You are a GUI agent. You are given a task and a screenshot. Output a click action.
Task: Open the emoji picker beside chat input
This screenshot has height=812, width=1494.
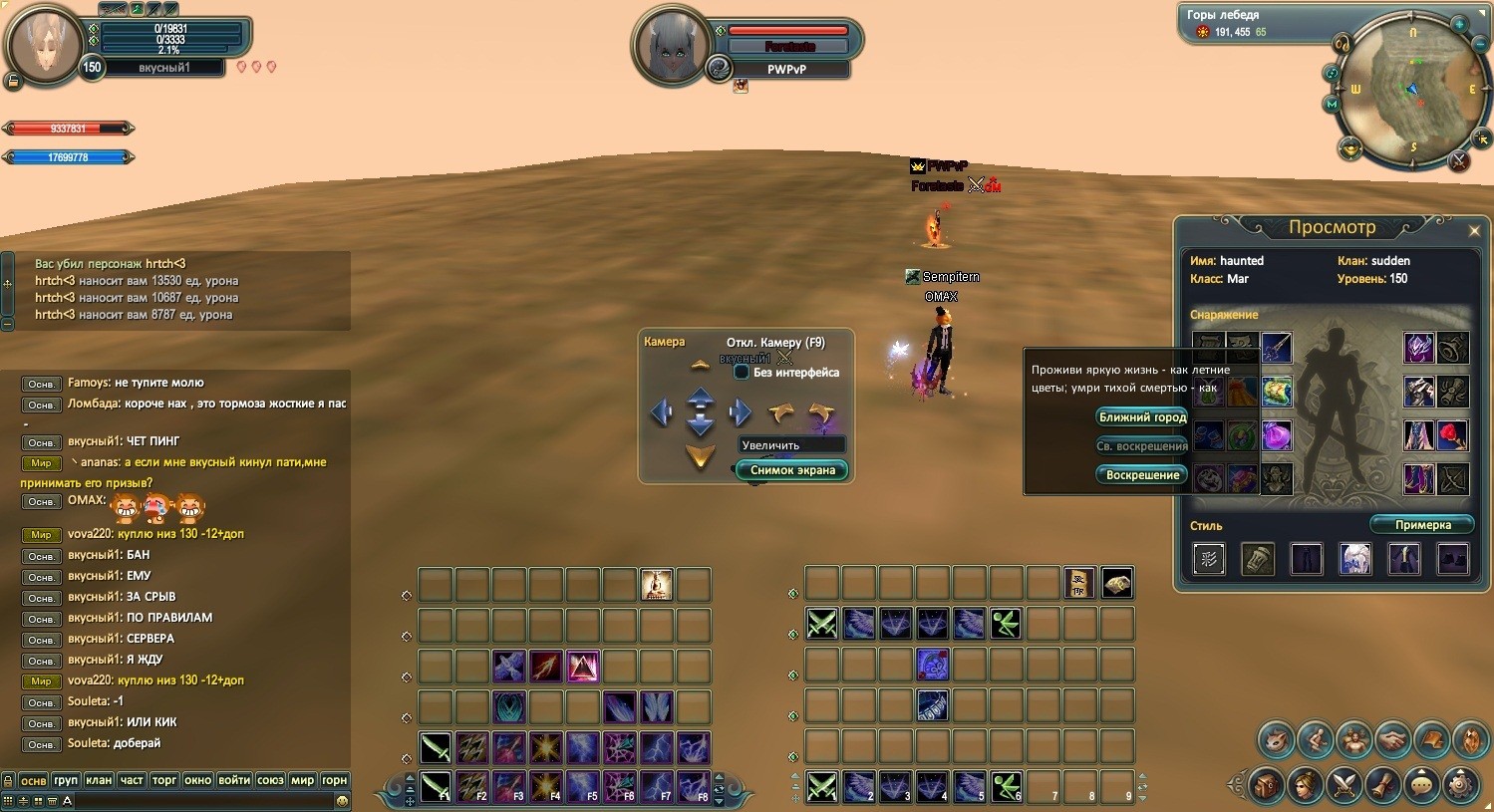click(x=342, y=801)
